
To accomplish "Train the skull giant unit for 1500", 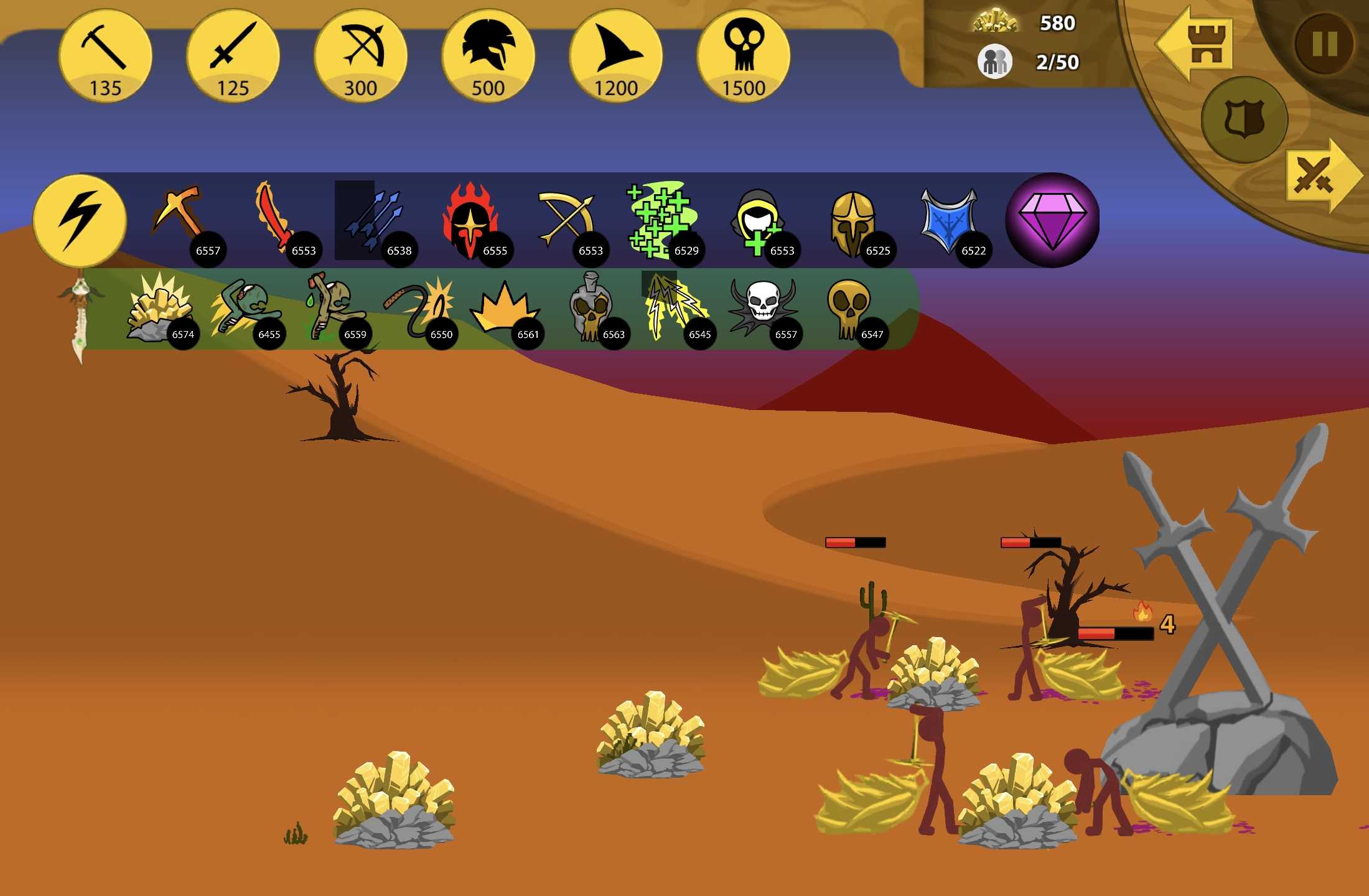I will (743, 56).
